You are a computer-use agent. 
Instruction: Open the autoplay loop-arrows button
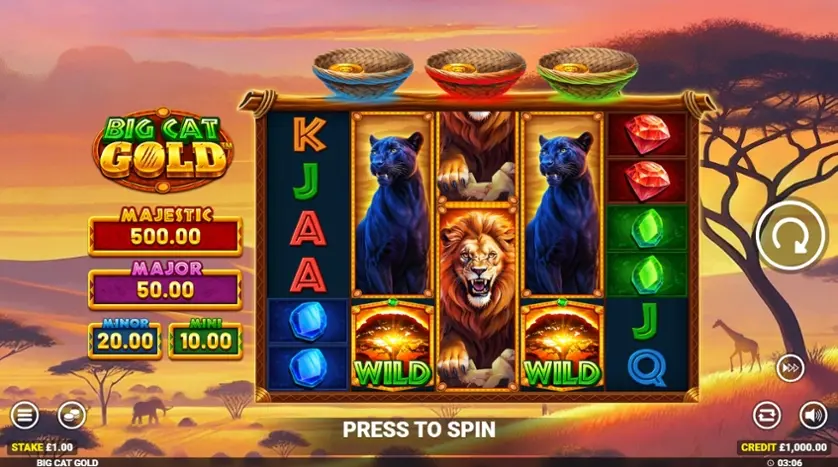click(x=767, y=414)
